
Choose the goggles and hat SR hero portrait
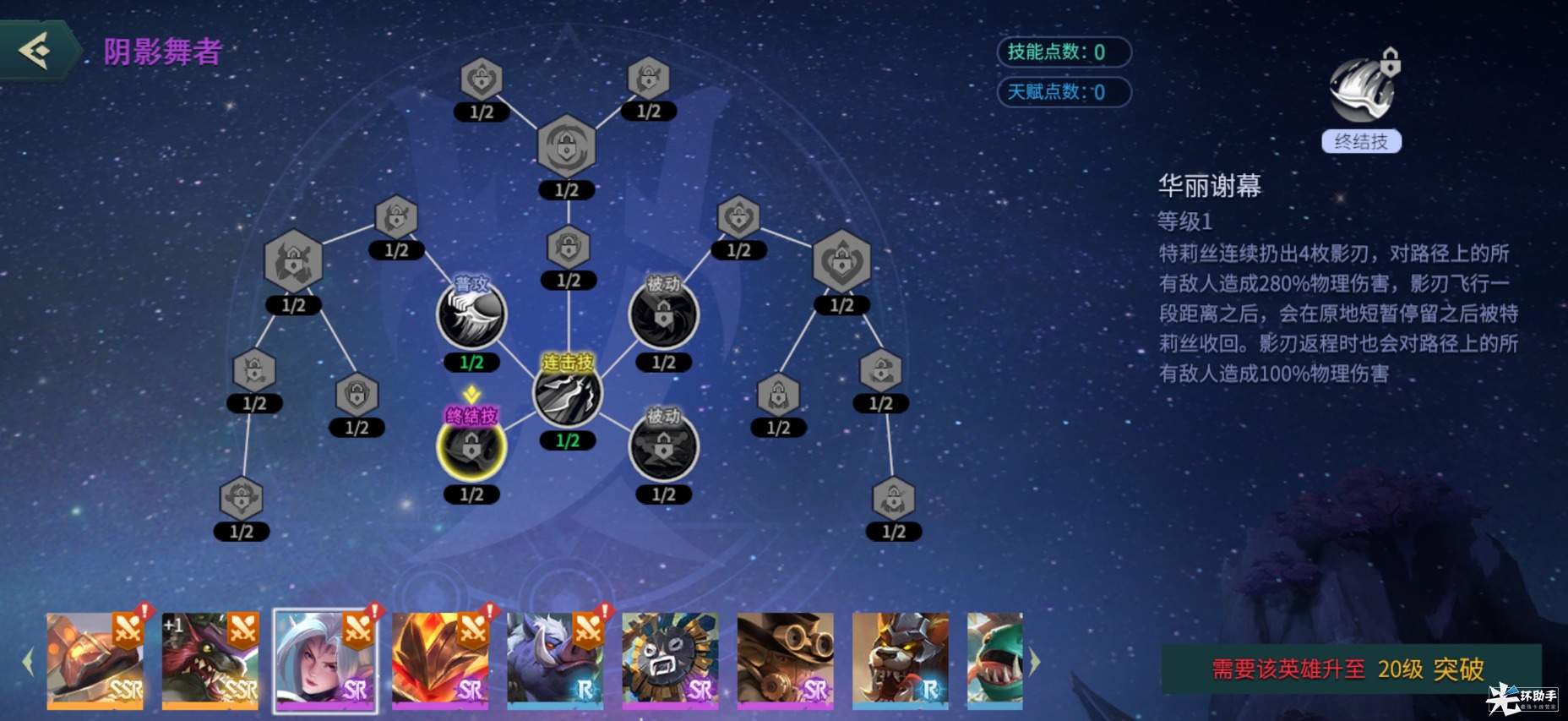click(785, 660)
